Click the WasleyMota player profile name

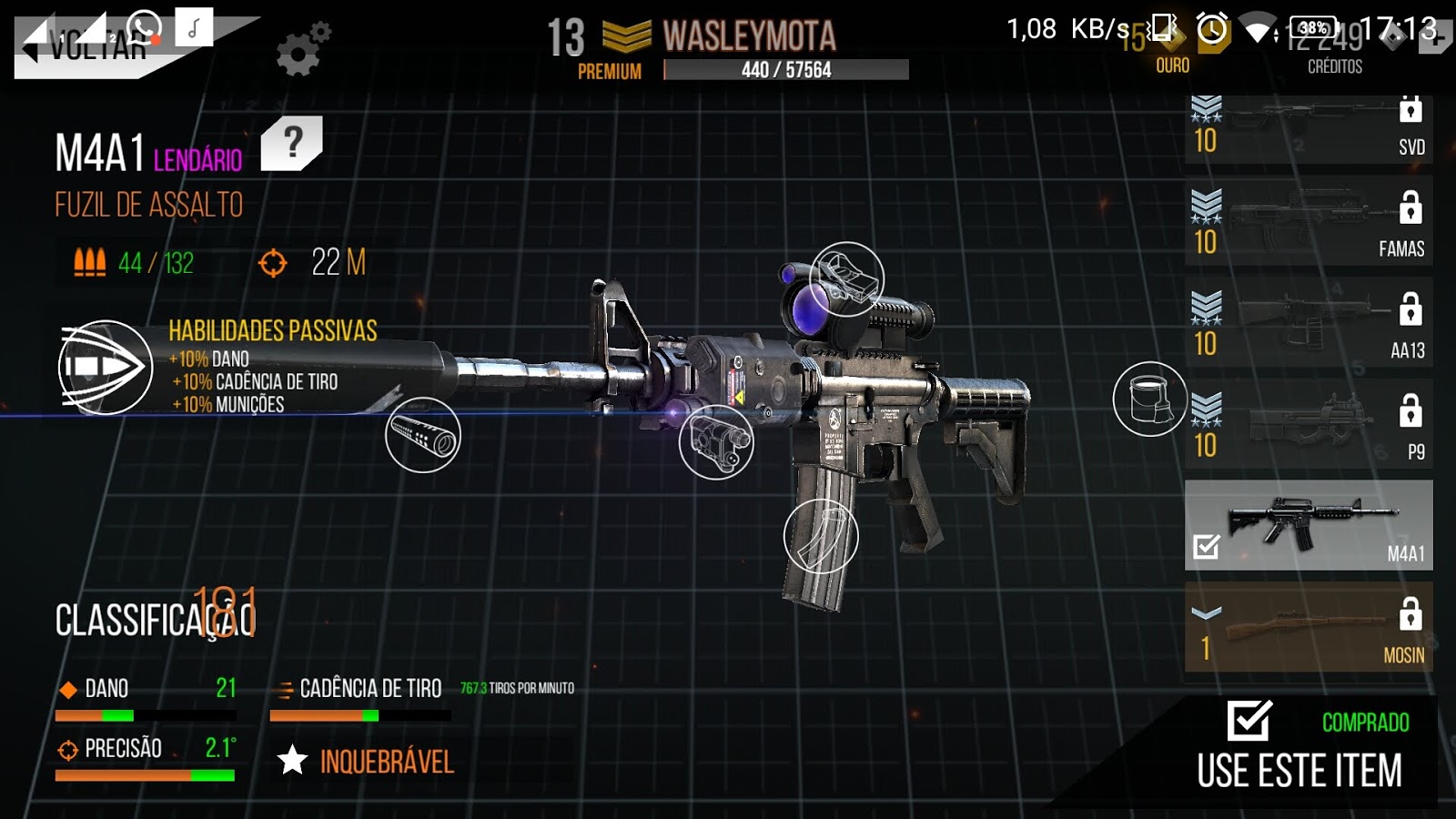(749, 37)
